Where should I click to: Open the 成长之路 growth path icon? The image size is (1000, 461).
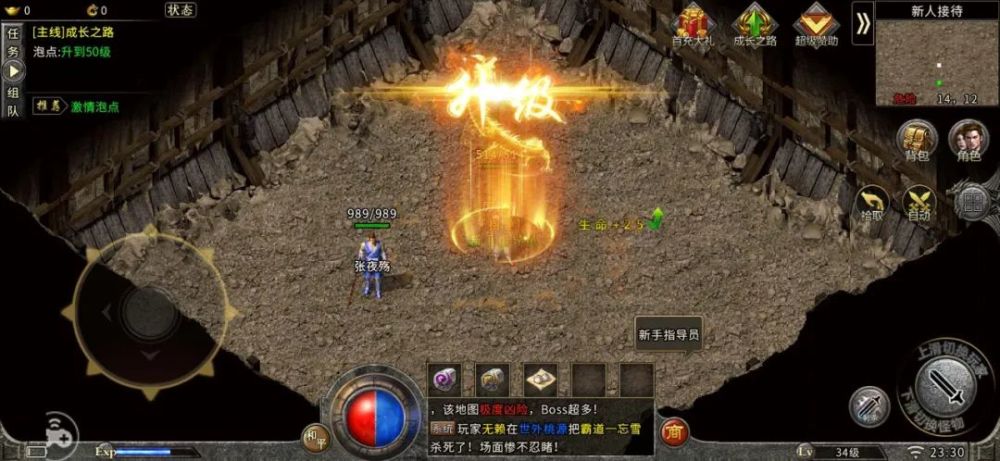click(x=756, y=24)
